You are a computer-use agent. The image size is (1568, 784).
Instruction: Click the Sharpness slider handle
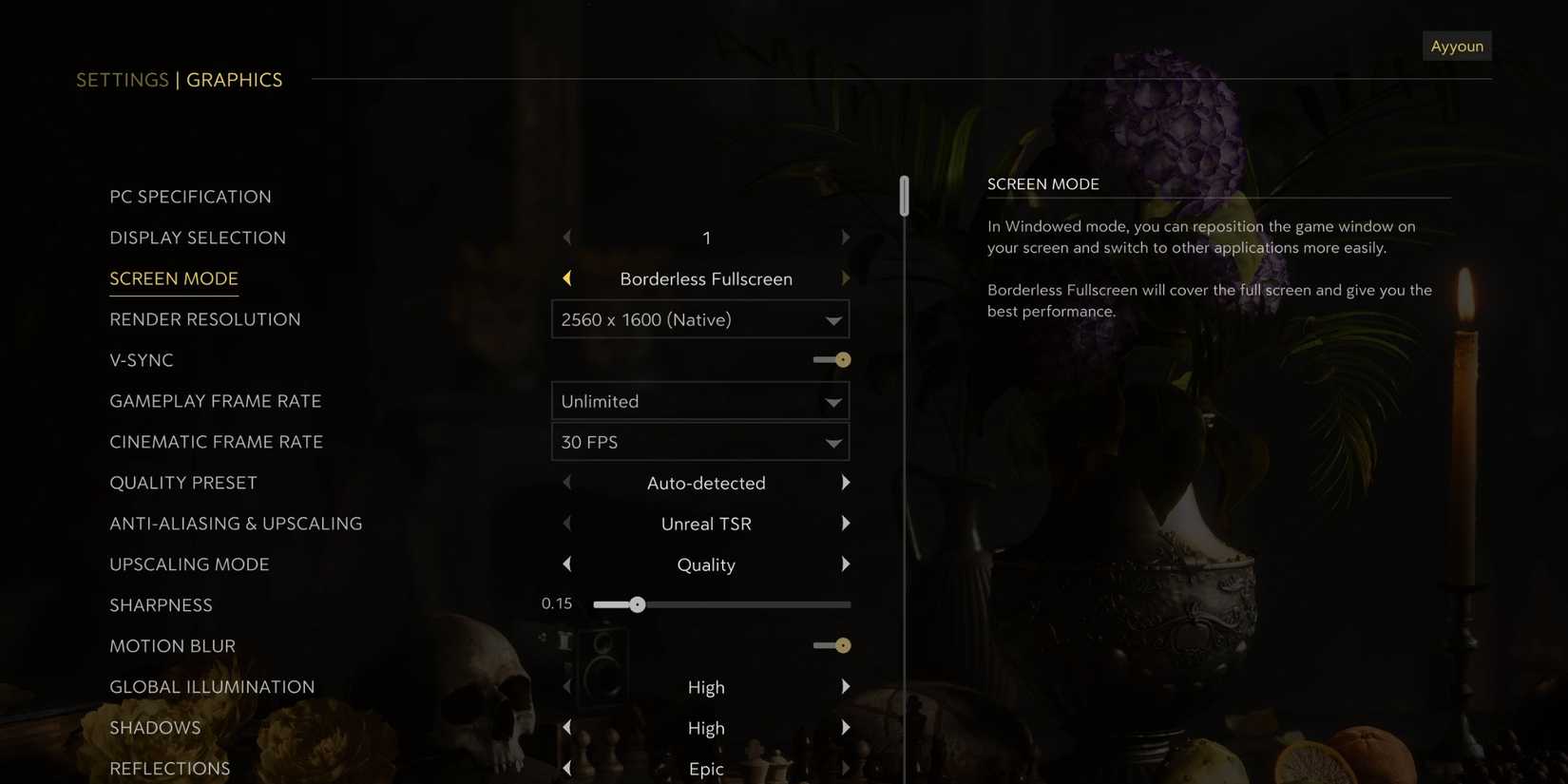(638, 603)
